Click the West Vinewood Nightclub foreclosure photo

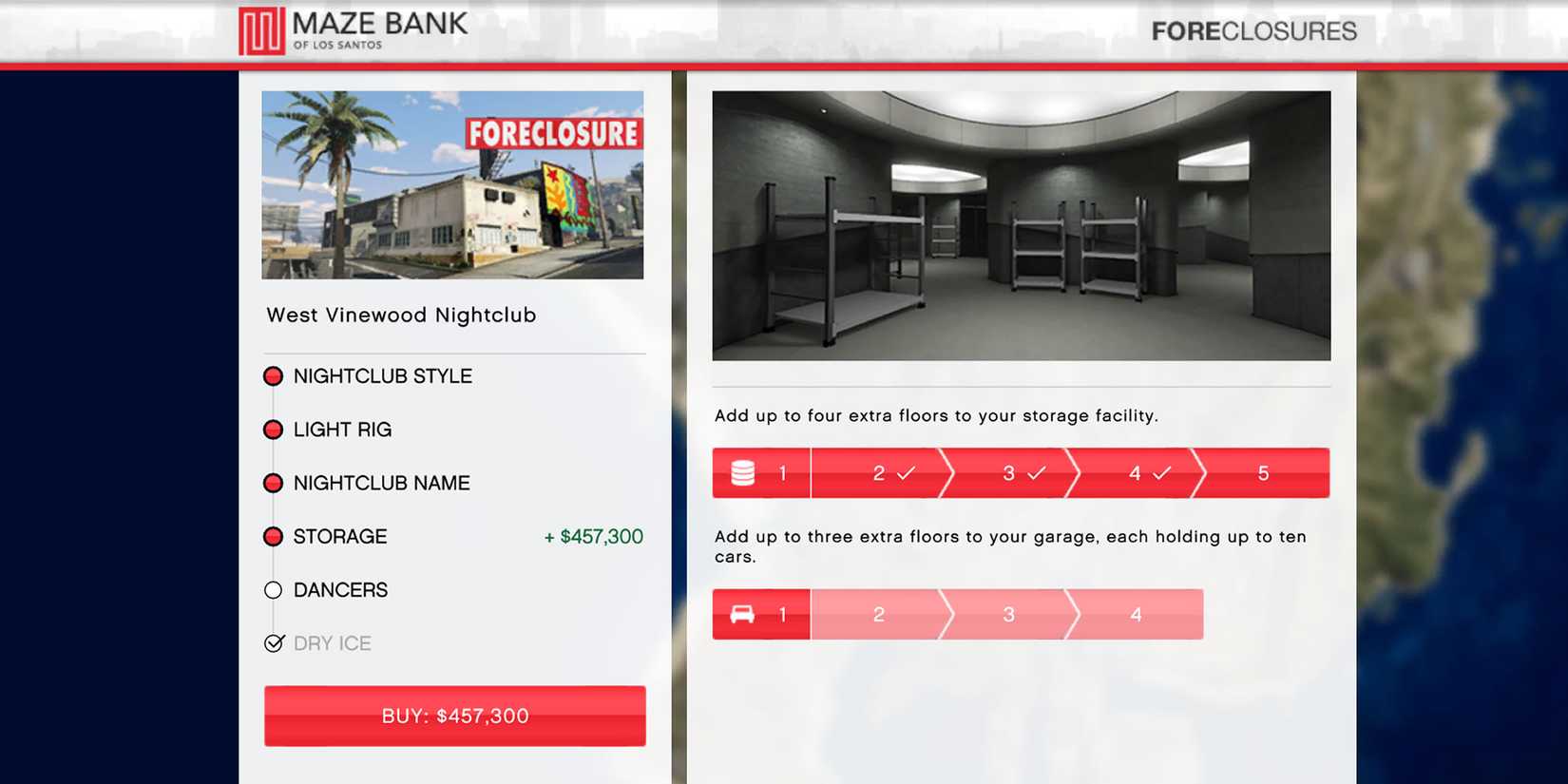click(x=453, y=184)
